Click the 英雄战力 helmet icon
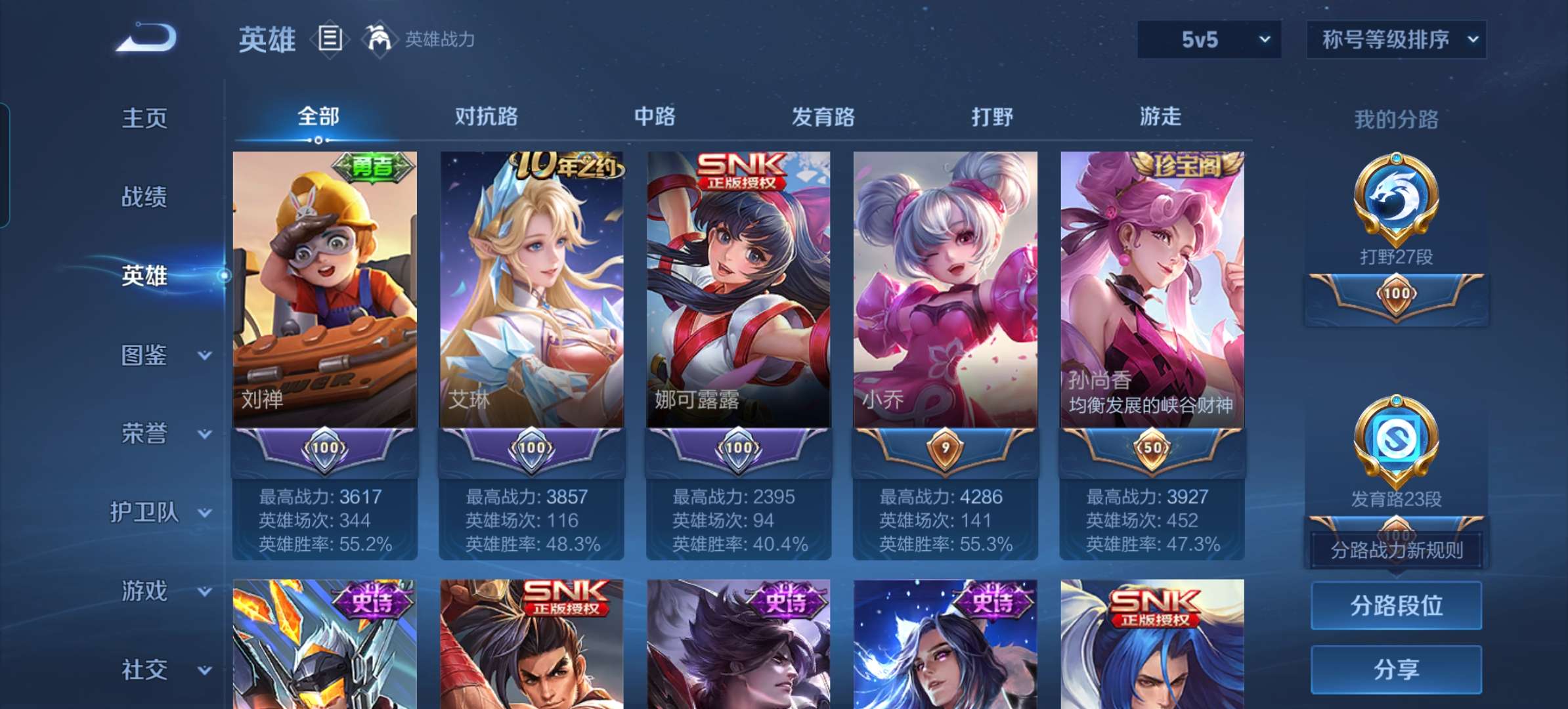This screenshot has height=709, width=1568. [381, 38]
